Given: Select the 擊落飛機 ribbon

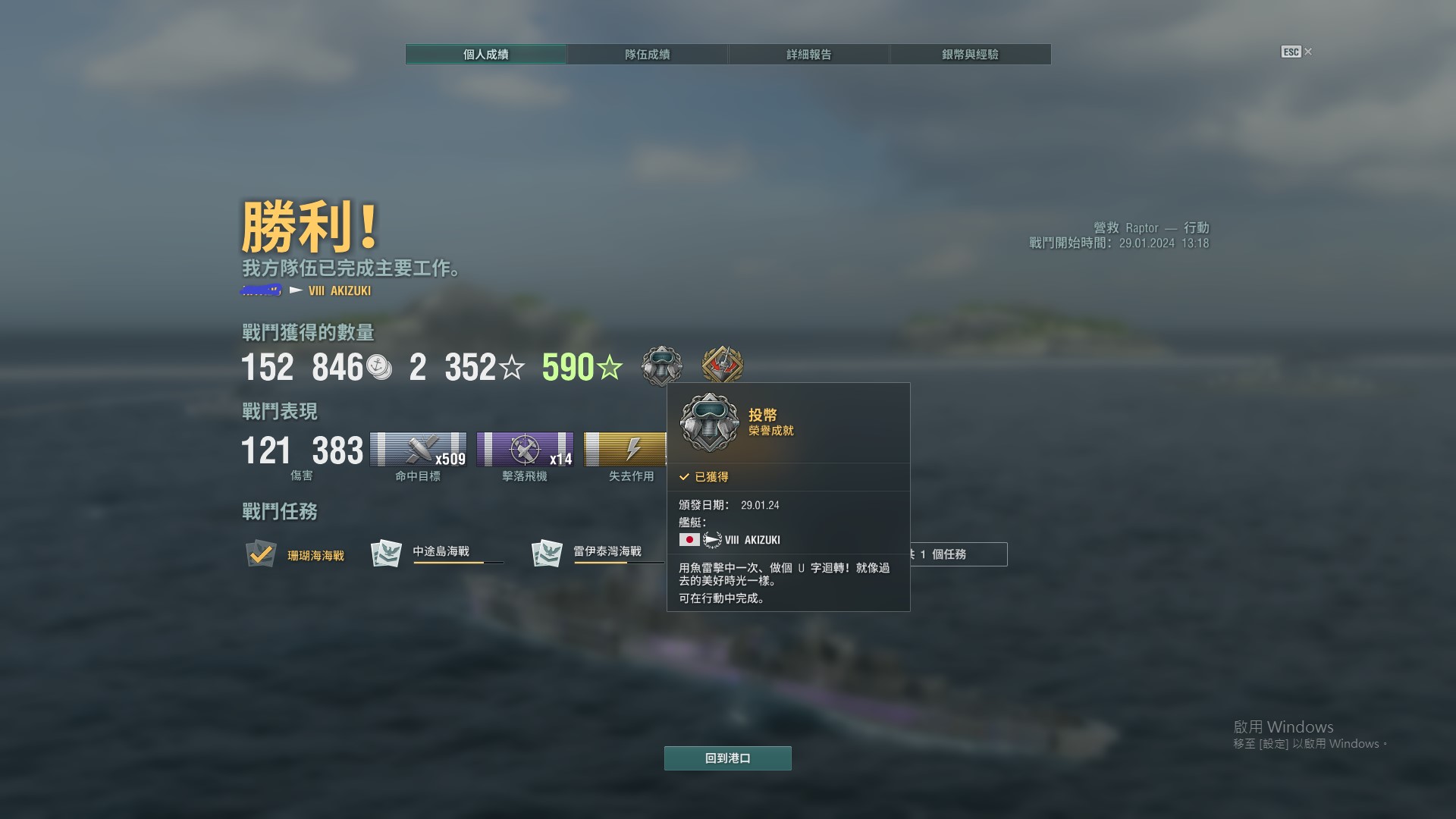Looking at the screenshot, I should [x=525, y=450].
